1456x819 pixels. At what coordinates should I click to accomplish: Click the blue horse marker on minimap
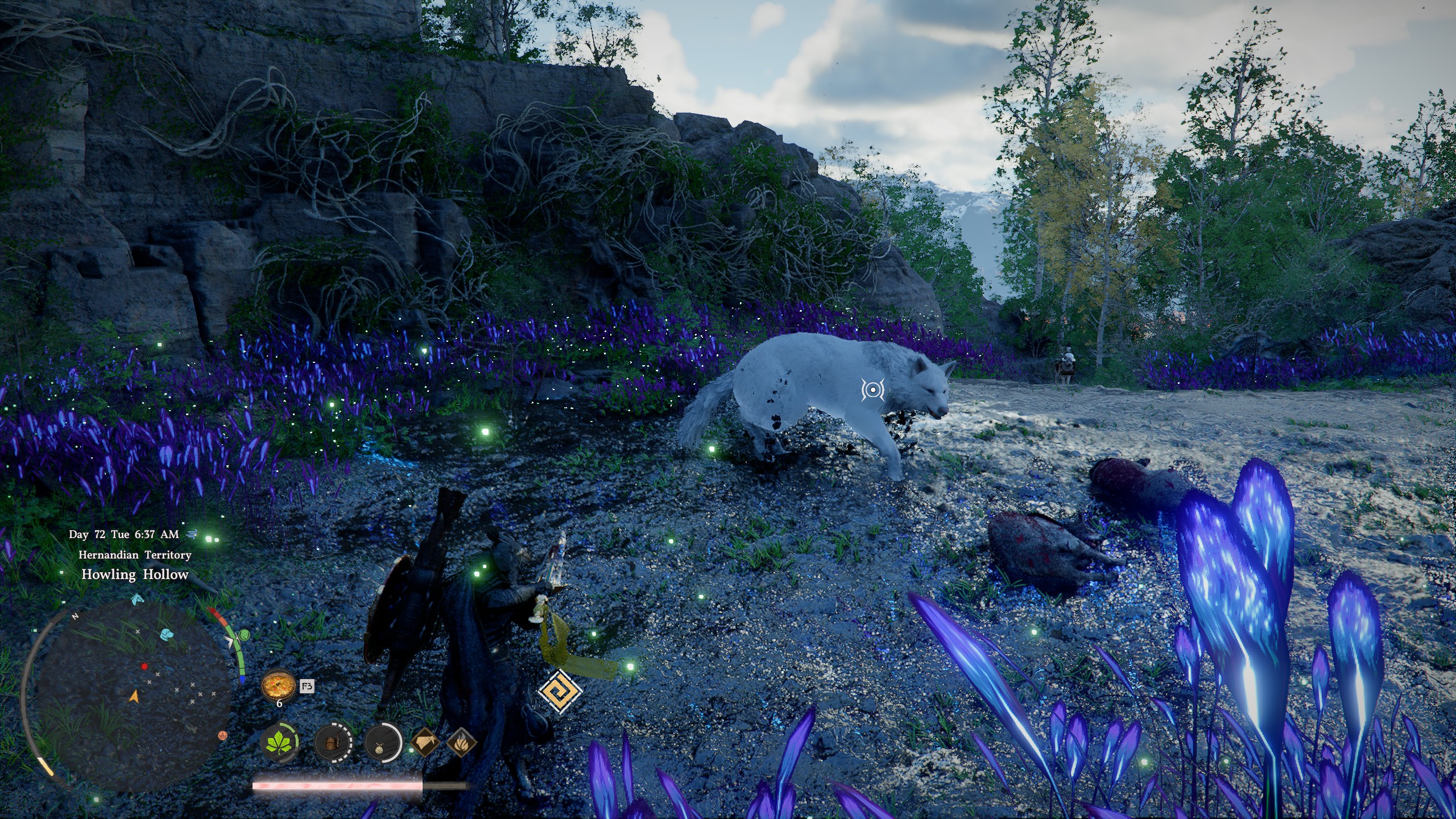136,599
